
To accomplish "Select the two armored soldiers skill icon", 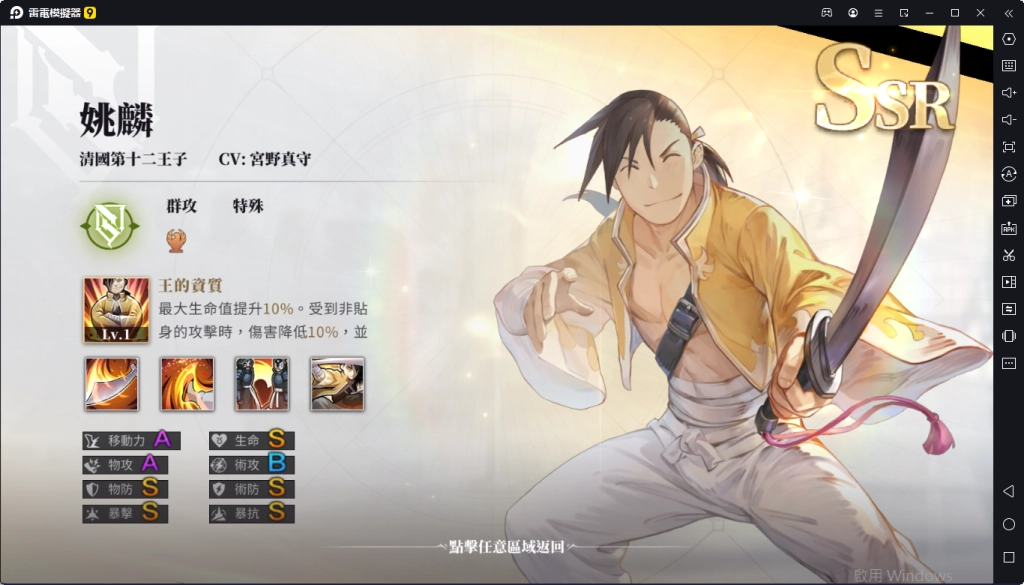I will point(262,384).
